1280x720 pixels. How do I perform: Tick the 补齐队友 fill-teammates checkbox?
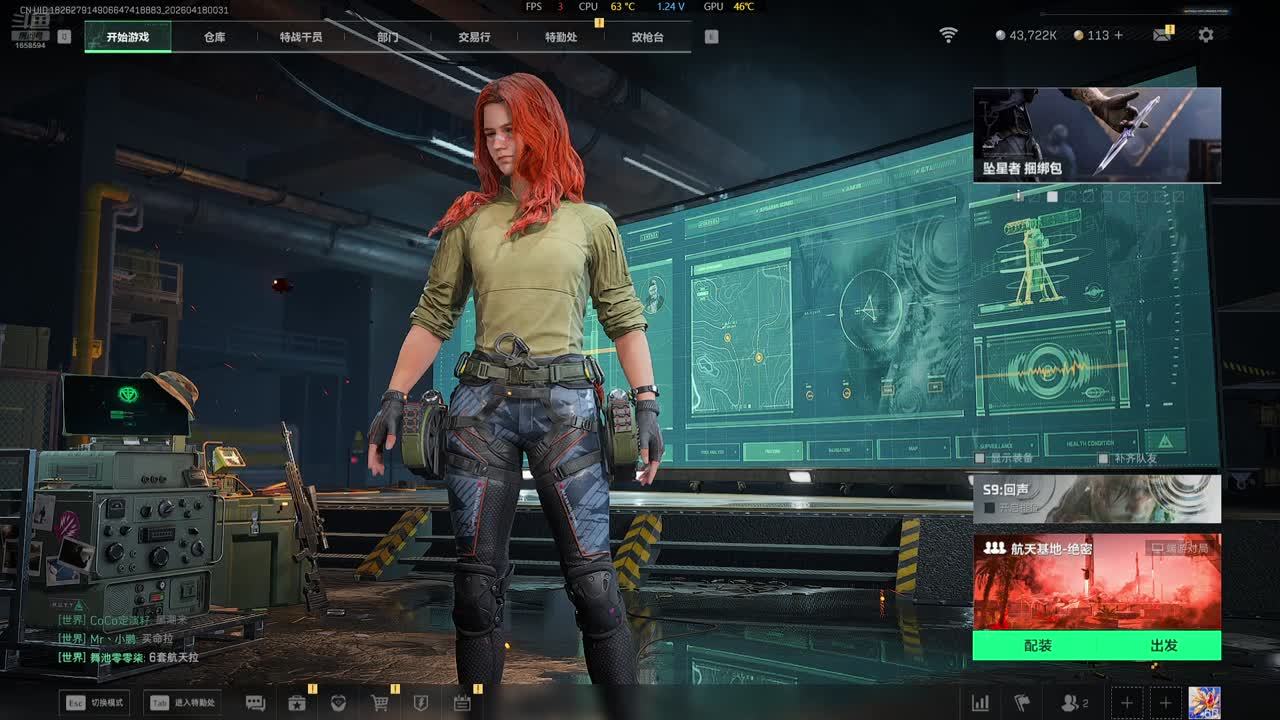(x=1103, y=458)
